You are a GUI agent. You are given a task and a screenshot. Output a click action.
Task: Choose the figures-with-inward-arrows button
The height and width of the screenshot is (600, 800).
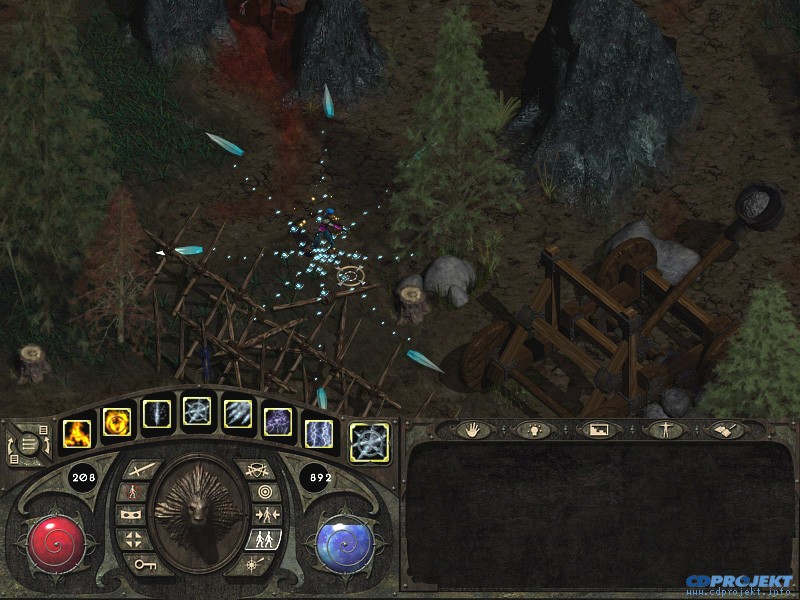click(x=265, y=516)
